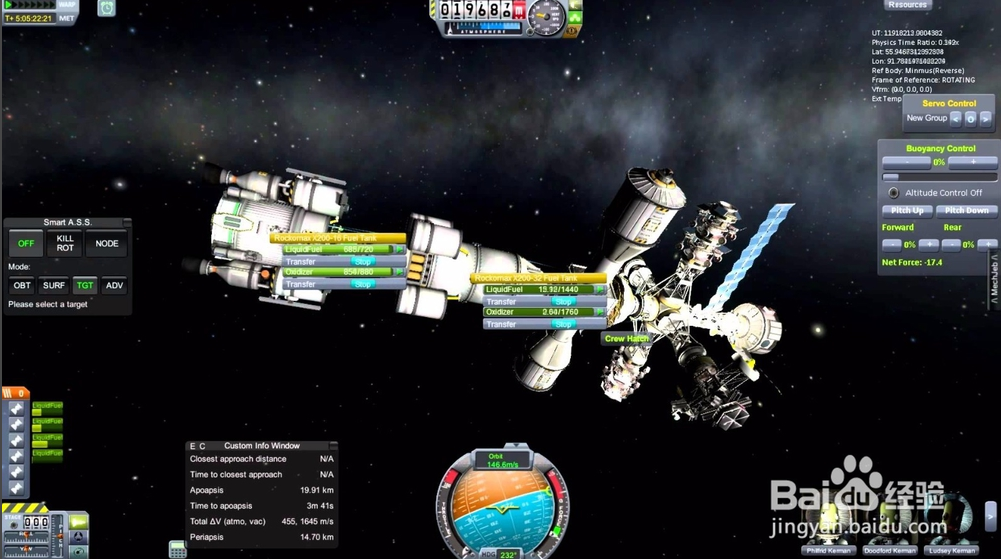The image size is (1001, 559).
Task: Click the Crew Hatch label
Action: point(627,339)
